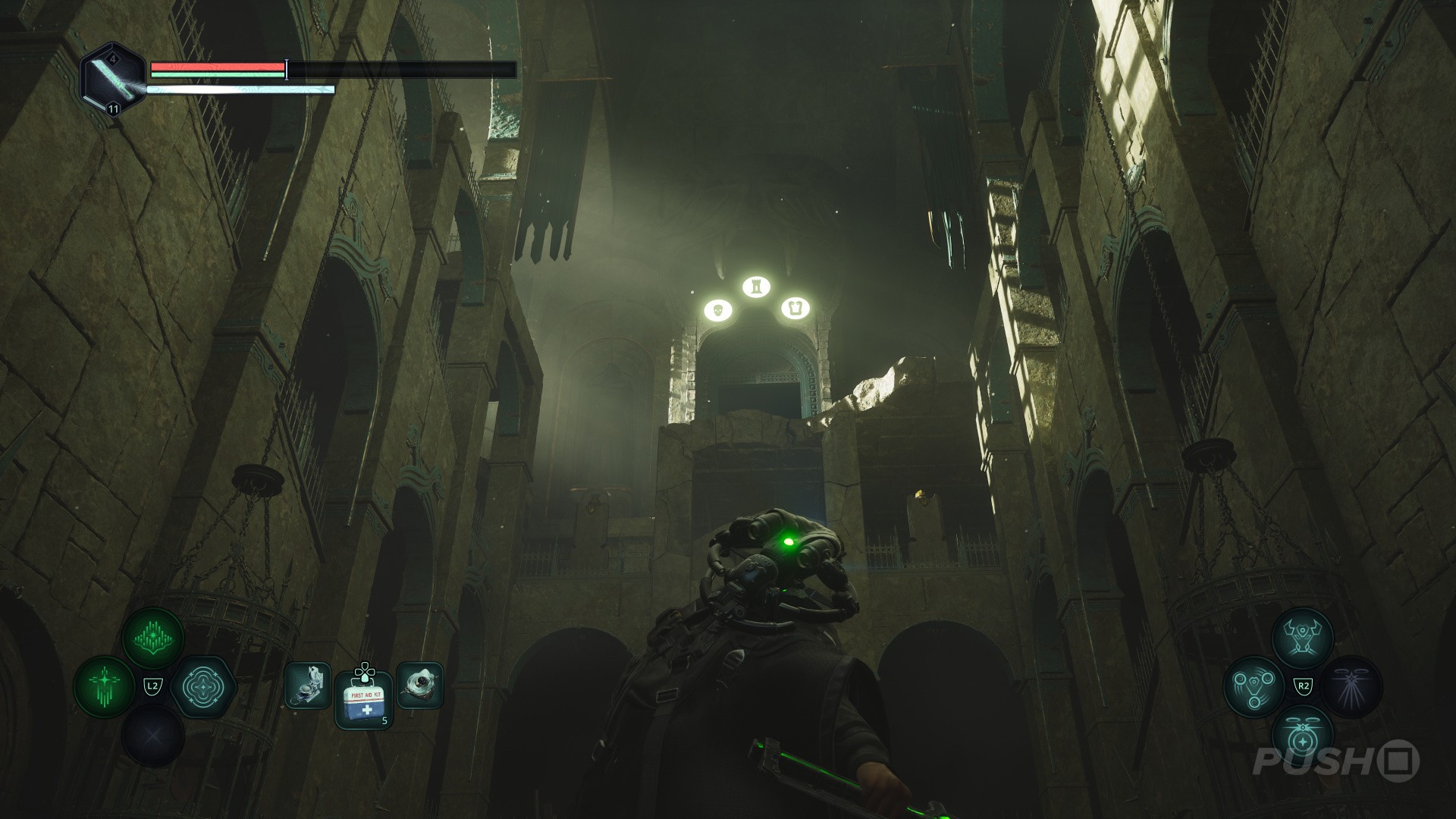This screenshot has width=1456, height=819.
Task: Choose the compass item slot
Action: point(308,686)
